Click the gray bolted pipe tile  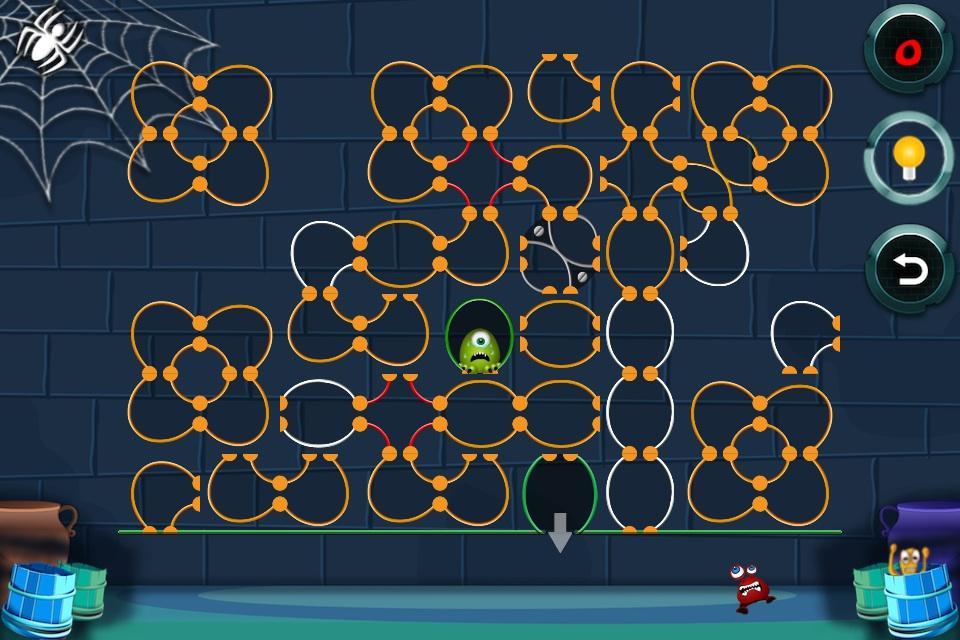560,251
